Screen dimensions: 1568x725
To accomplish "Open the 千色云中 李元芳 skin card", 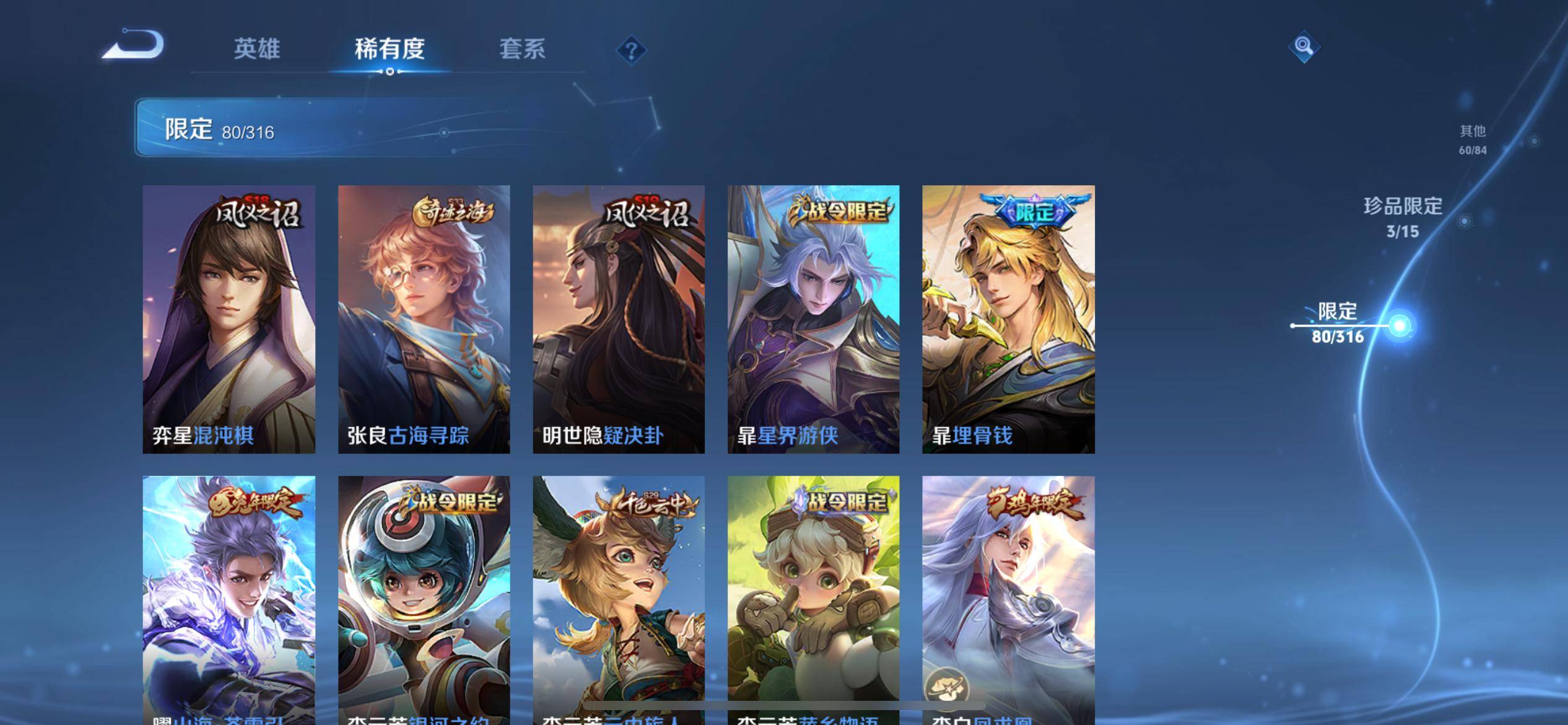I will pos(619,598).
